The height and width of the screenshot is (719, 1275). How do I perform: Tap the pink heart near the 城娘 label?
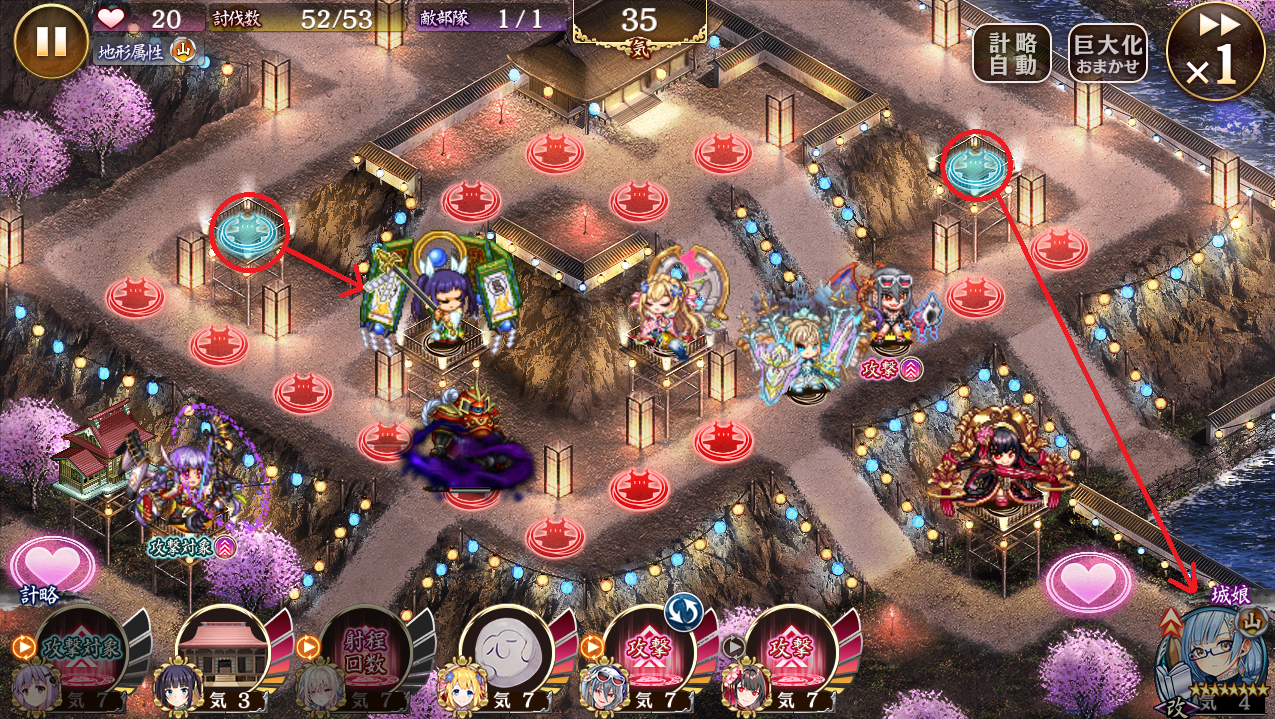pos(1089,581)
